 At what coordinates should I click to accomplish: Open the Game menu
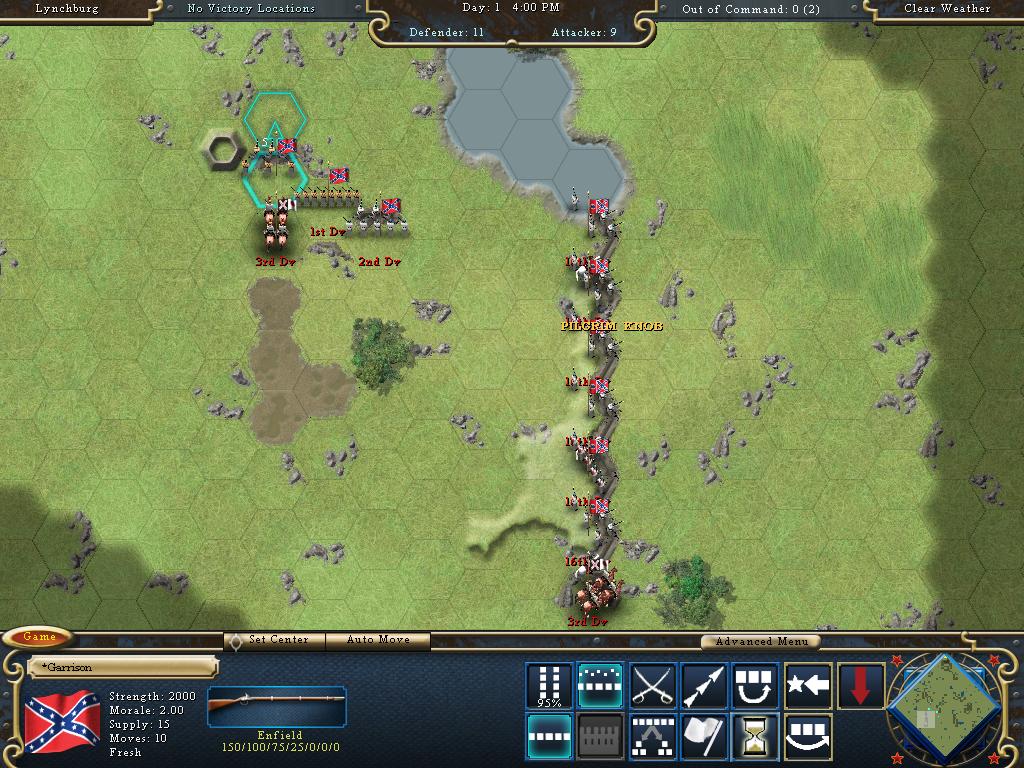tap(39, 637)
